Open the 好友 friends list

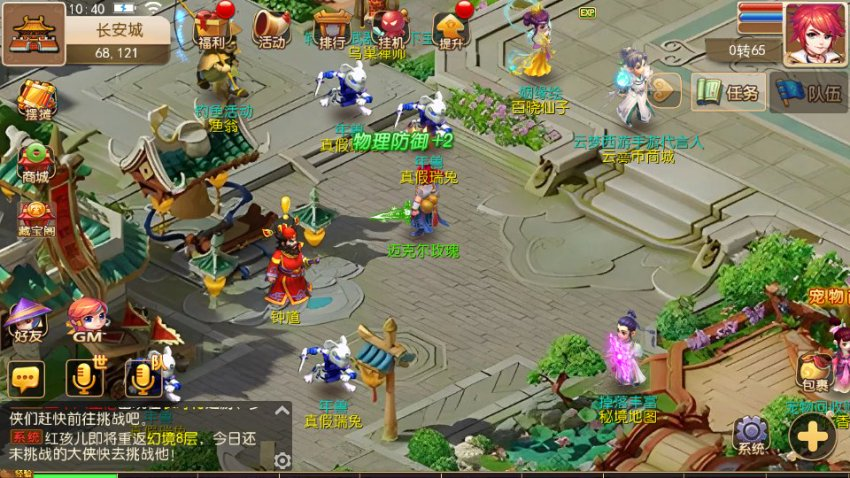click(x=28, y=322)
